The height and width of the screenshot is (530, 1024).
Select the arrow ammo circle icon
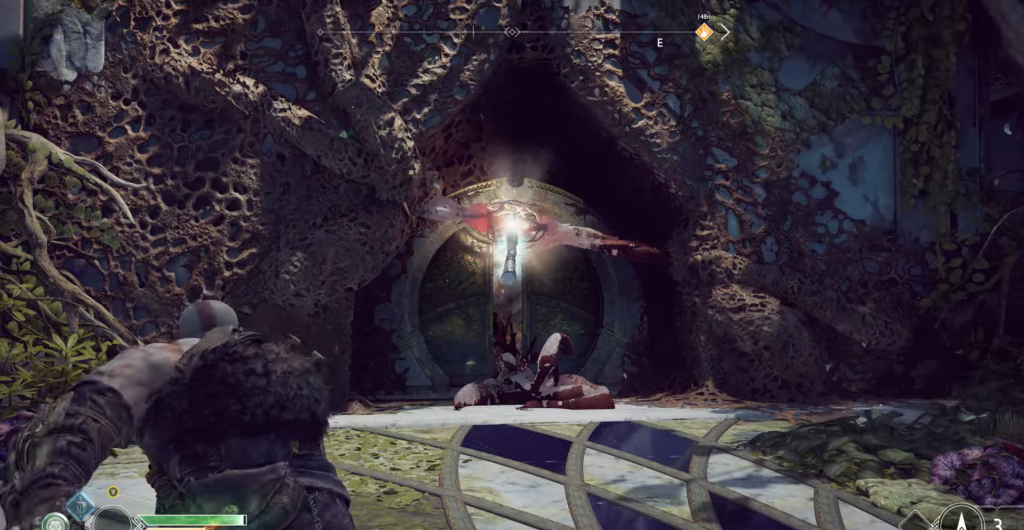tap(960, 518)
